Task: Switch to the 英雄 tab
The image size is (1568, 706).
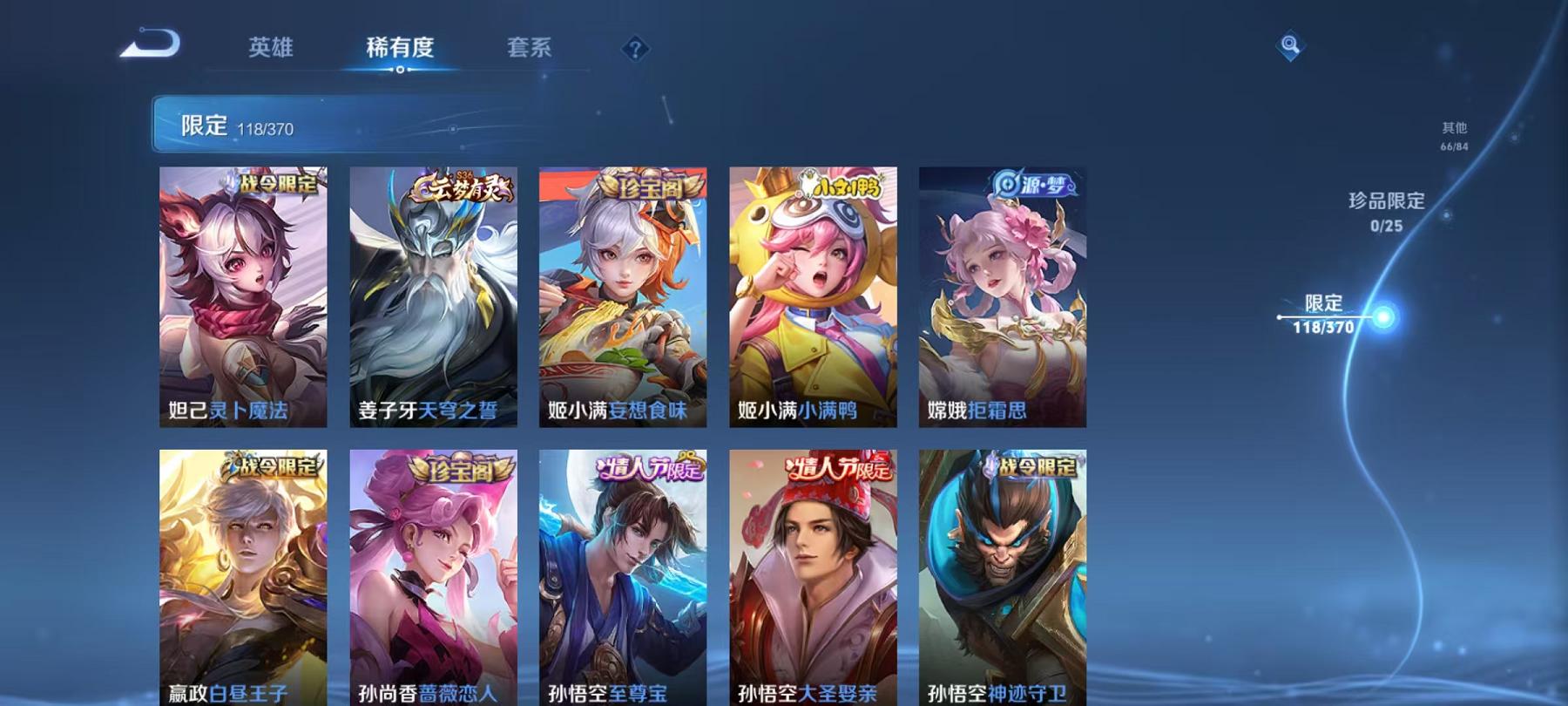Action: coord(271,50)
